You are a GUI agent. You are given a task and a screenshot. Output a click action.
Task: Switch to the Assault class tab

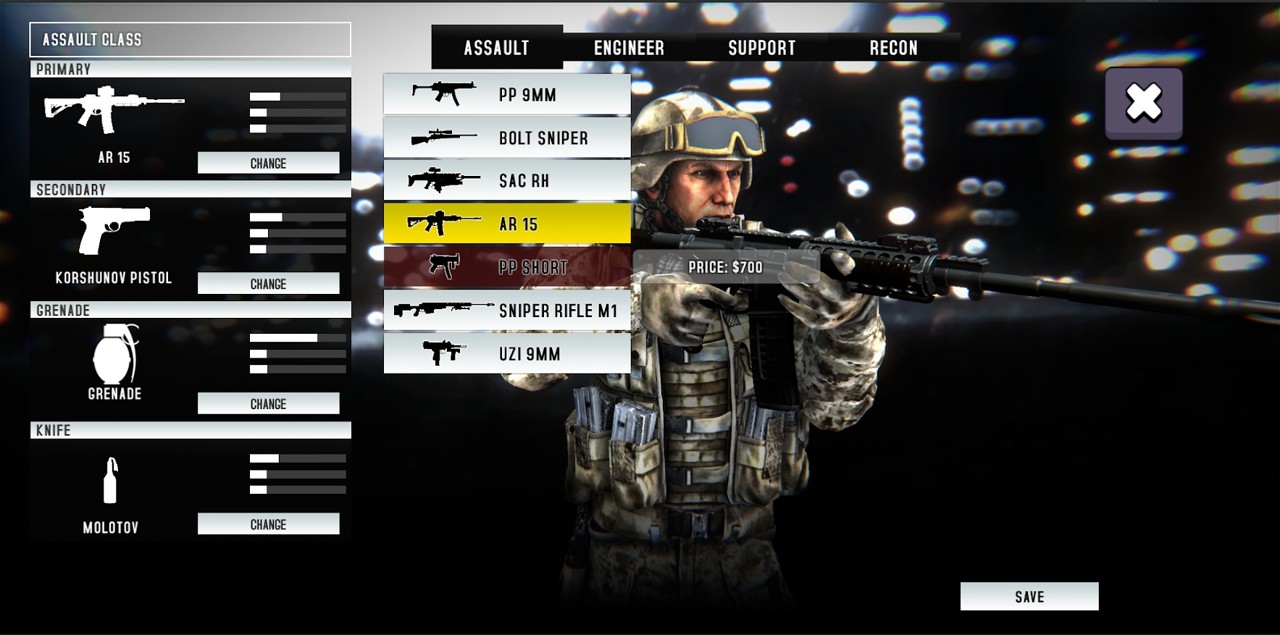click(497, 47)
